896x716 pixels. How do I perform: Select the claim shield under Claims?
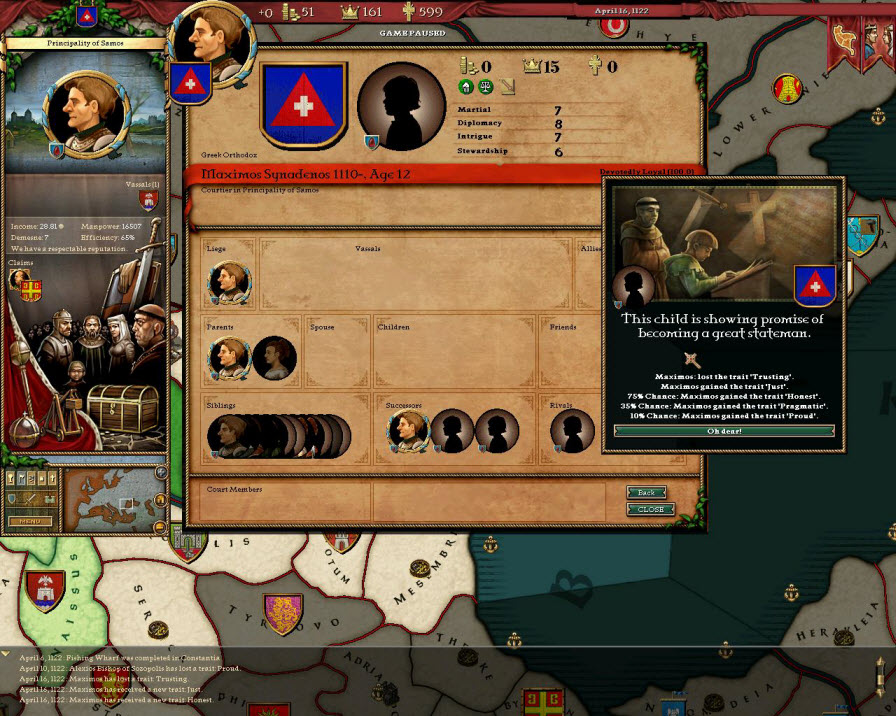[32, 289]
